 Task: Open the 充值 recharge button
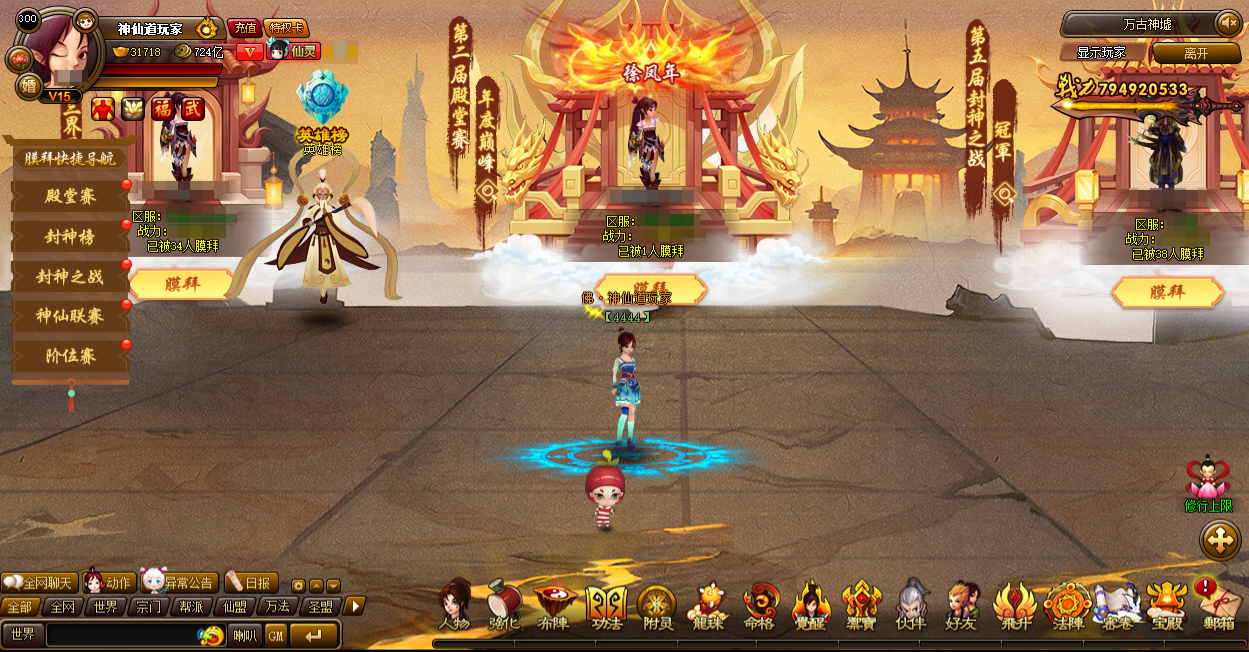(x=244, y=28)
